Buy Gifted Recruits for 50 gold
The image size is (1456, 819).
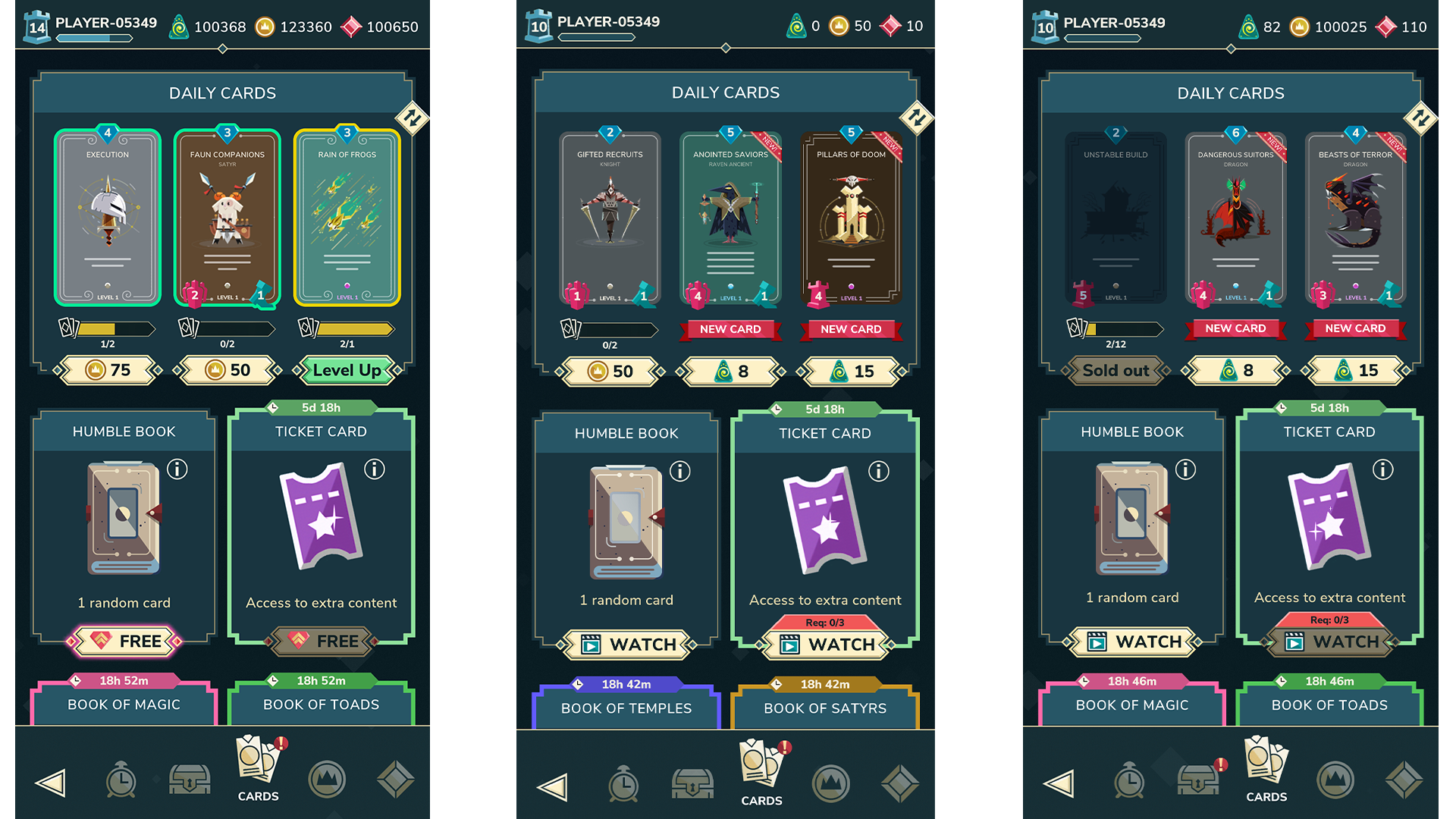pyautogui.click(x=610, y=371)
